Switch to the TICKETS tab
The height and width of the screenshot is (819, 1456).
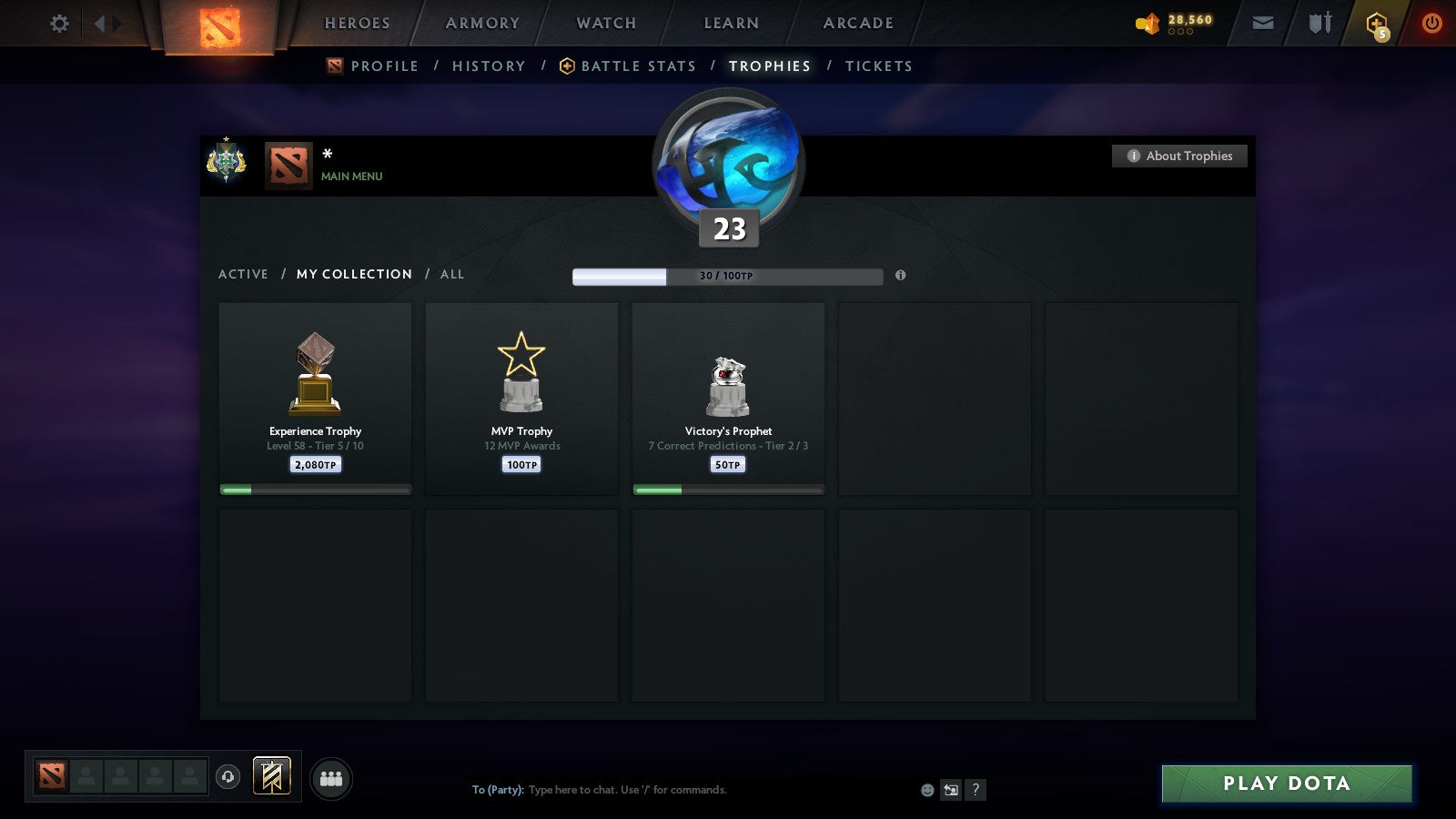tap(878, 66)
